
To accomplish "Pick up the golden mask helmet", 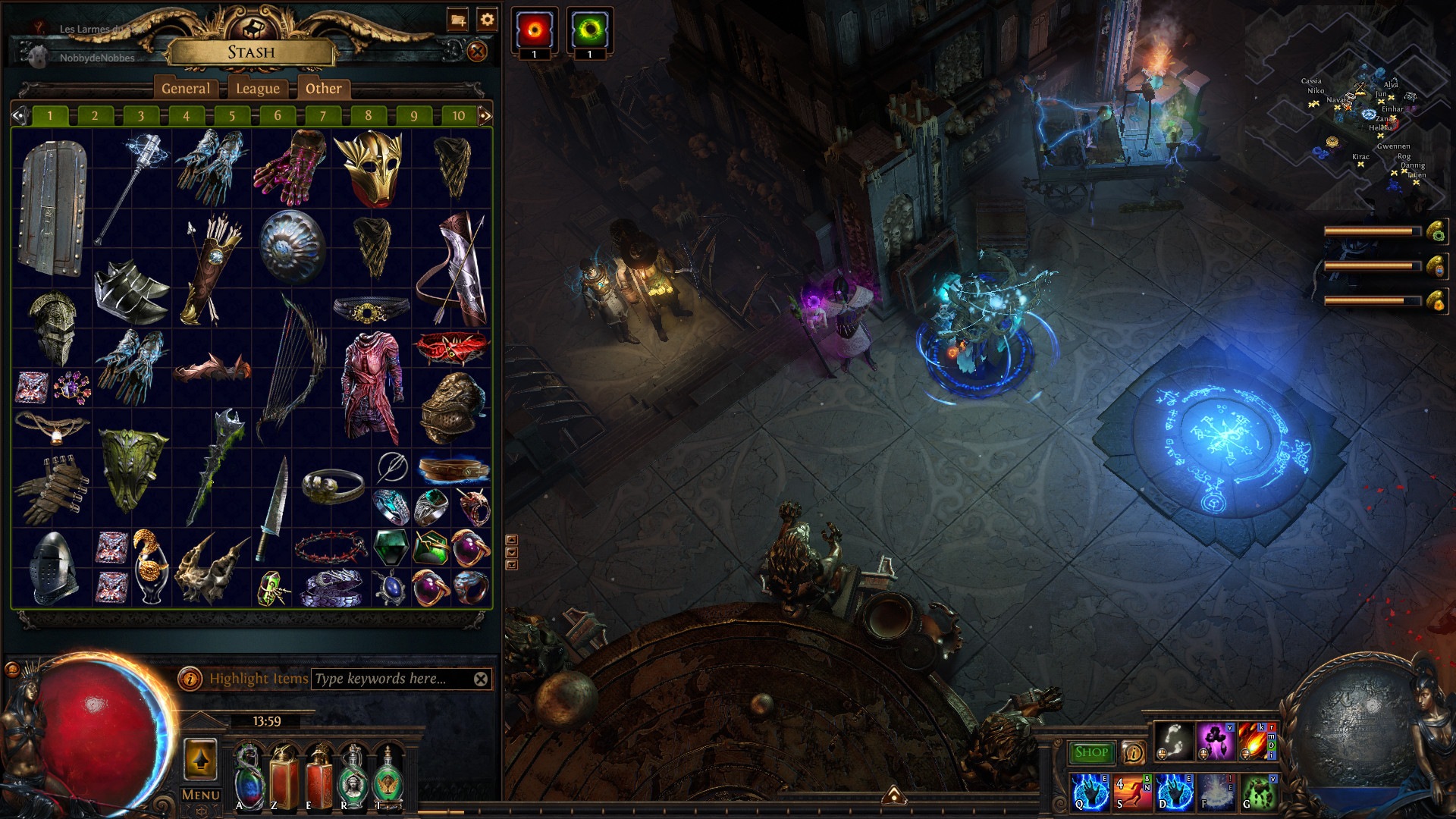I will click(x=370, y=168).
